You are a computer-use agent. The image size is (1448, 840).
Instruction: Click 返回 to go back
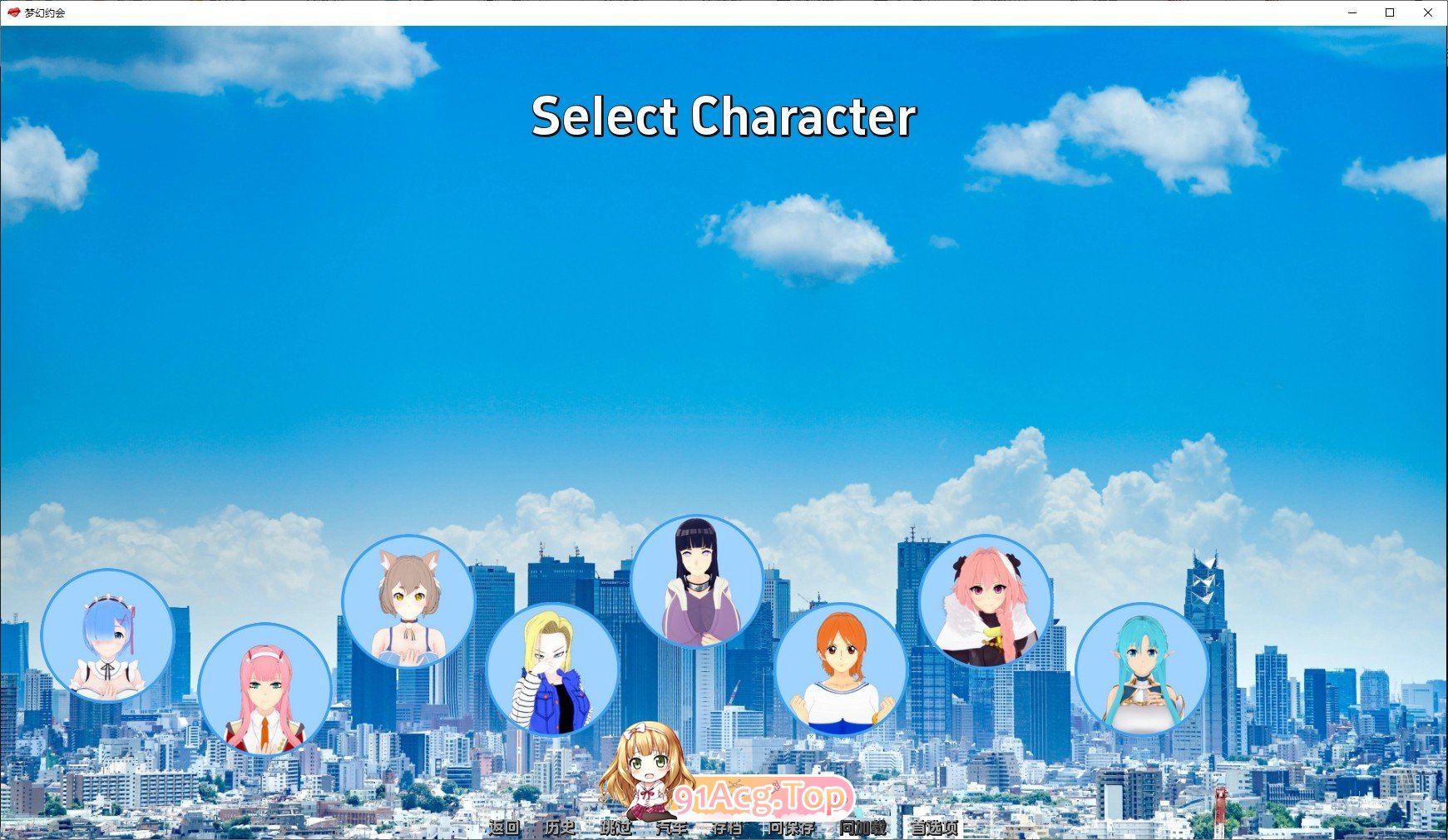coord(503,828)
